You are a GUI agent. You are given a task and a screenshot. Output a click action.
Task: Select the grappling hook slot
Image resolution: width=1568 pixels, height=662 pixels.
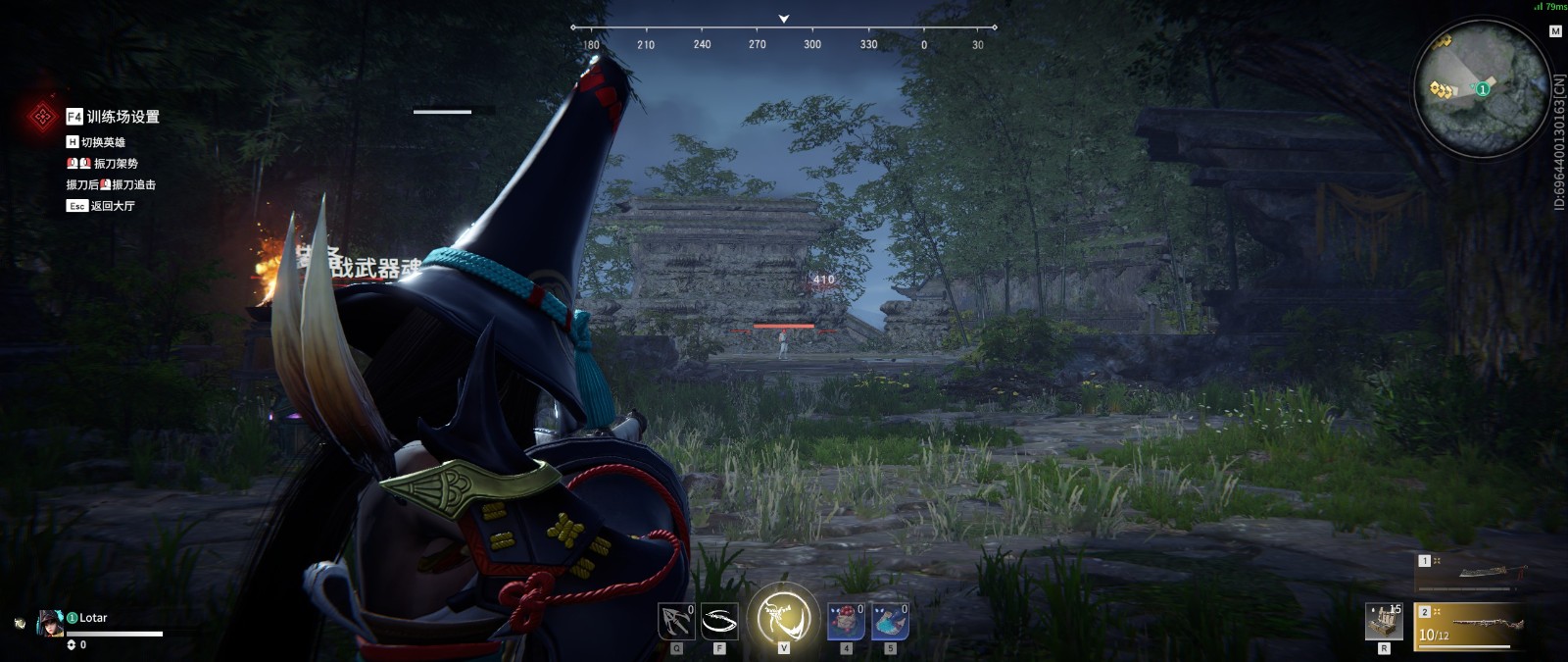[x=676, y=622]
